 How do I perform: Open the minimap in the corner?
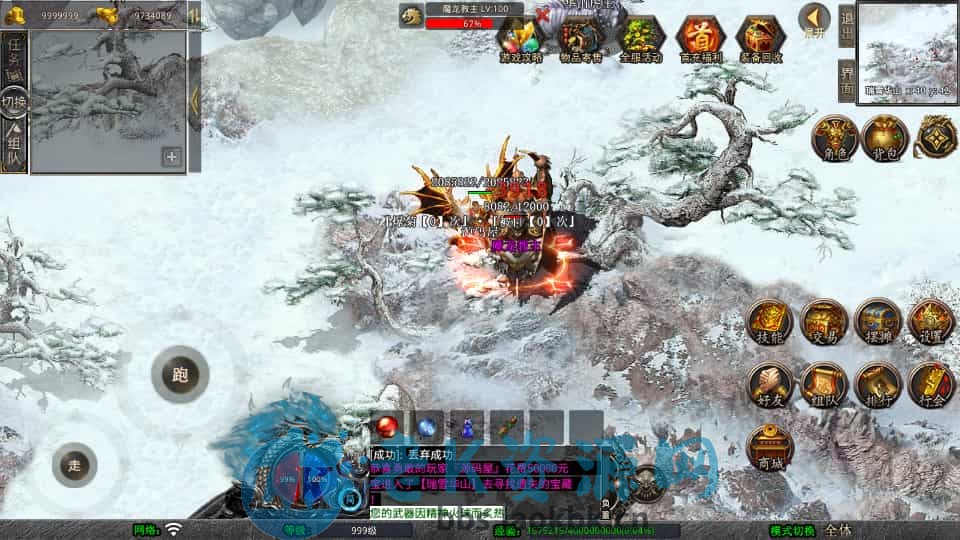pos(907,50)
